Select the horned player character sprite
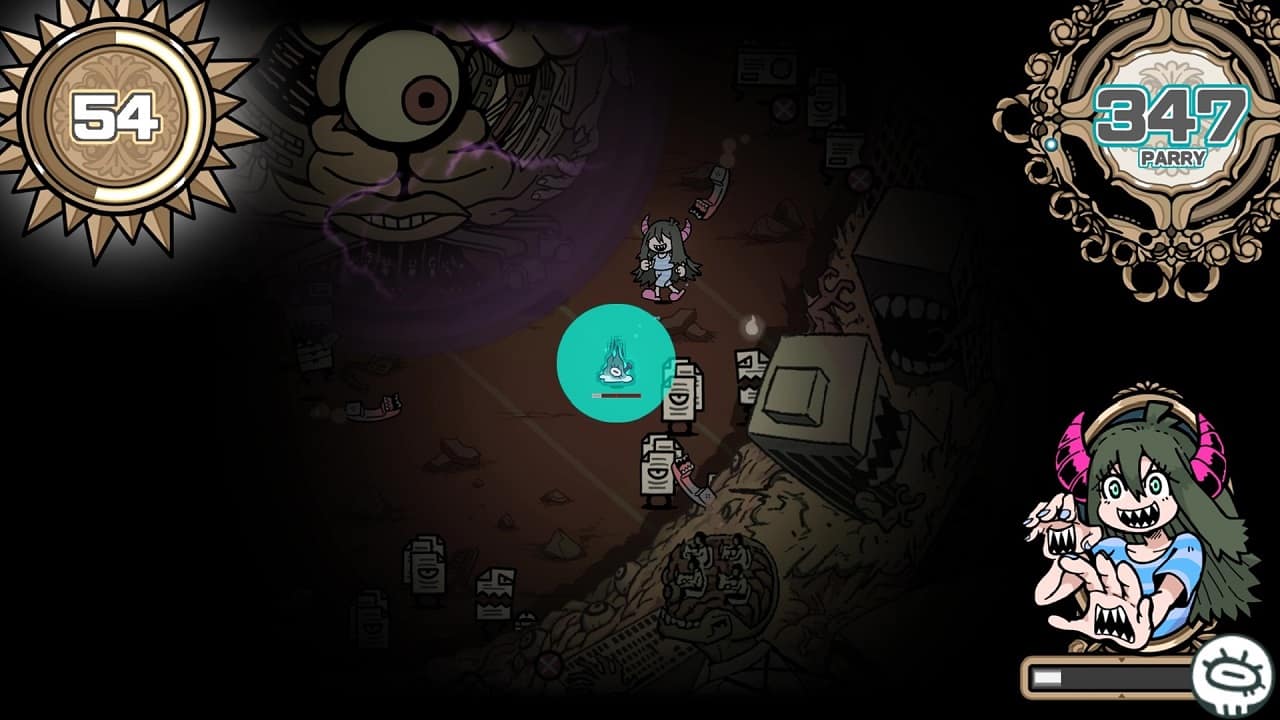 pos(665,255)
